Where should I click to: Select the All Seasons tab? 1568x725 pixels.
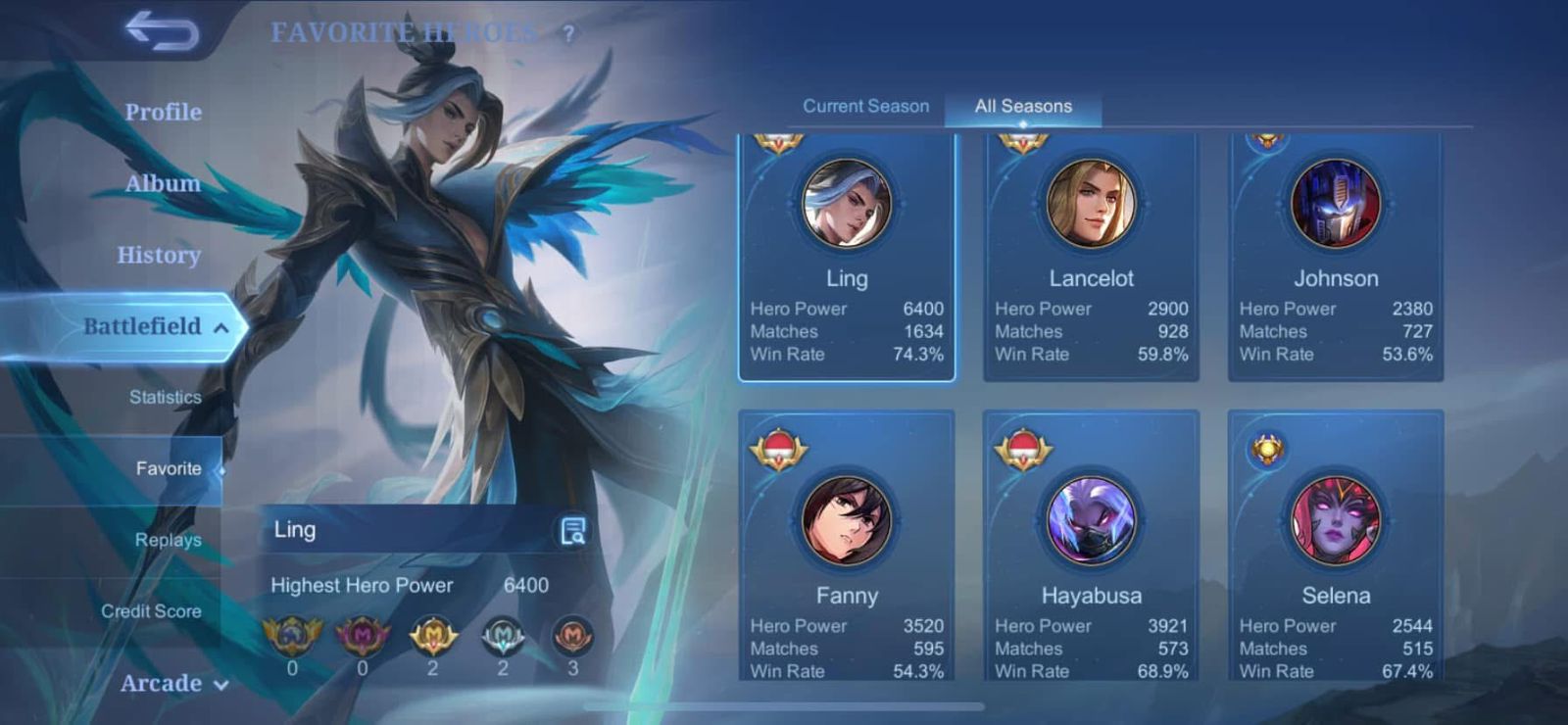pos(1023,106)
